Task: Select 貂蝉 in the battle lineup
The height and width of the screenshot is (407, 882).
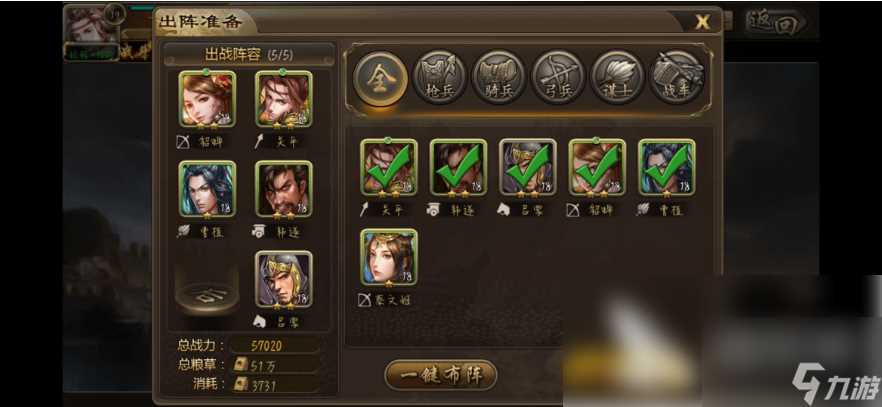Action: 207,100
